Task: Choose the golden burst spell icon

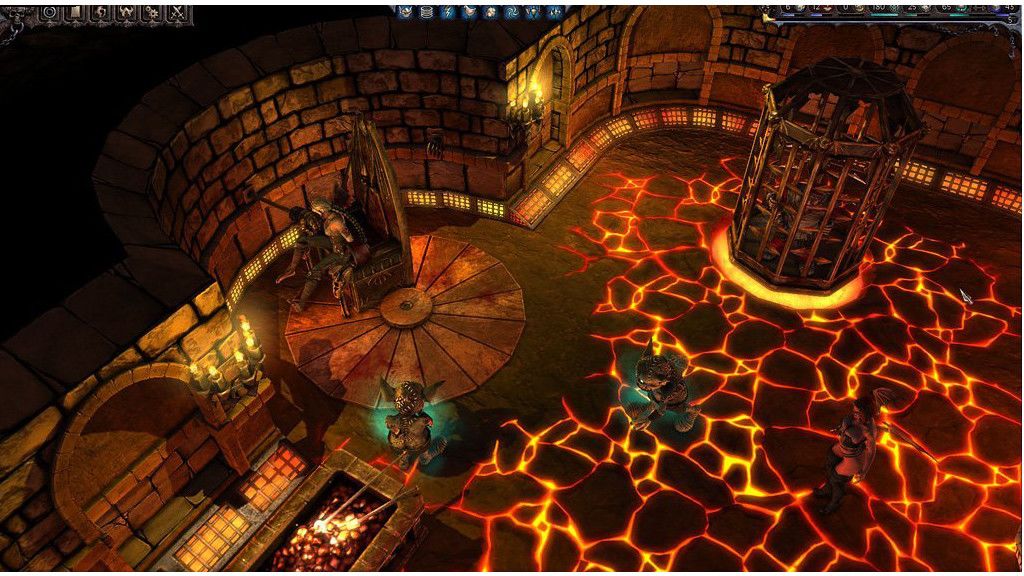Action: tap(491, 12)
